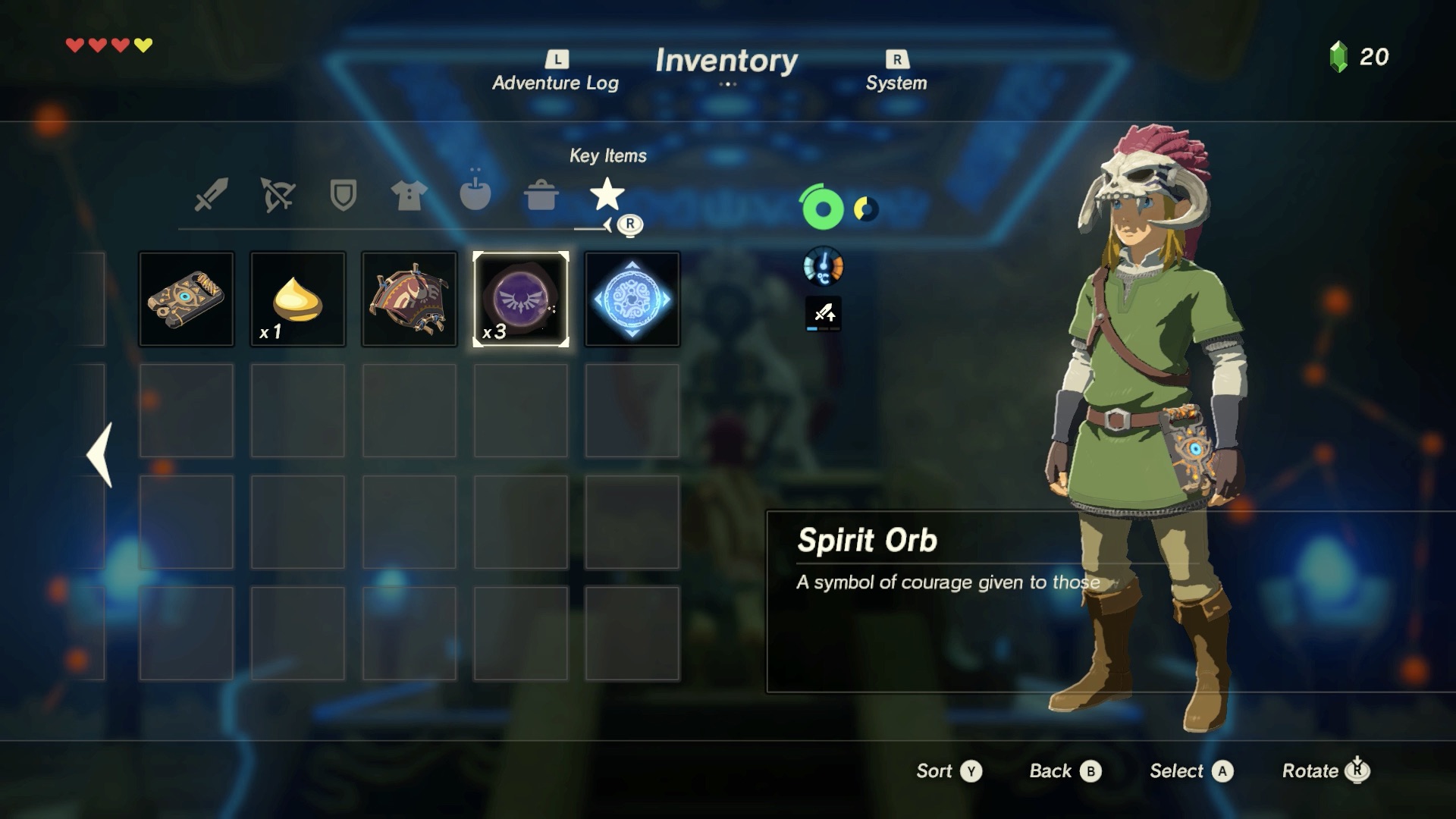
Task: Click the attack-up status effect icon
Action: (823, 314)
